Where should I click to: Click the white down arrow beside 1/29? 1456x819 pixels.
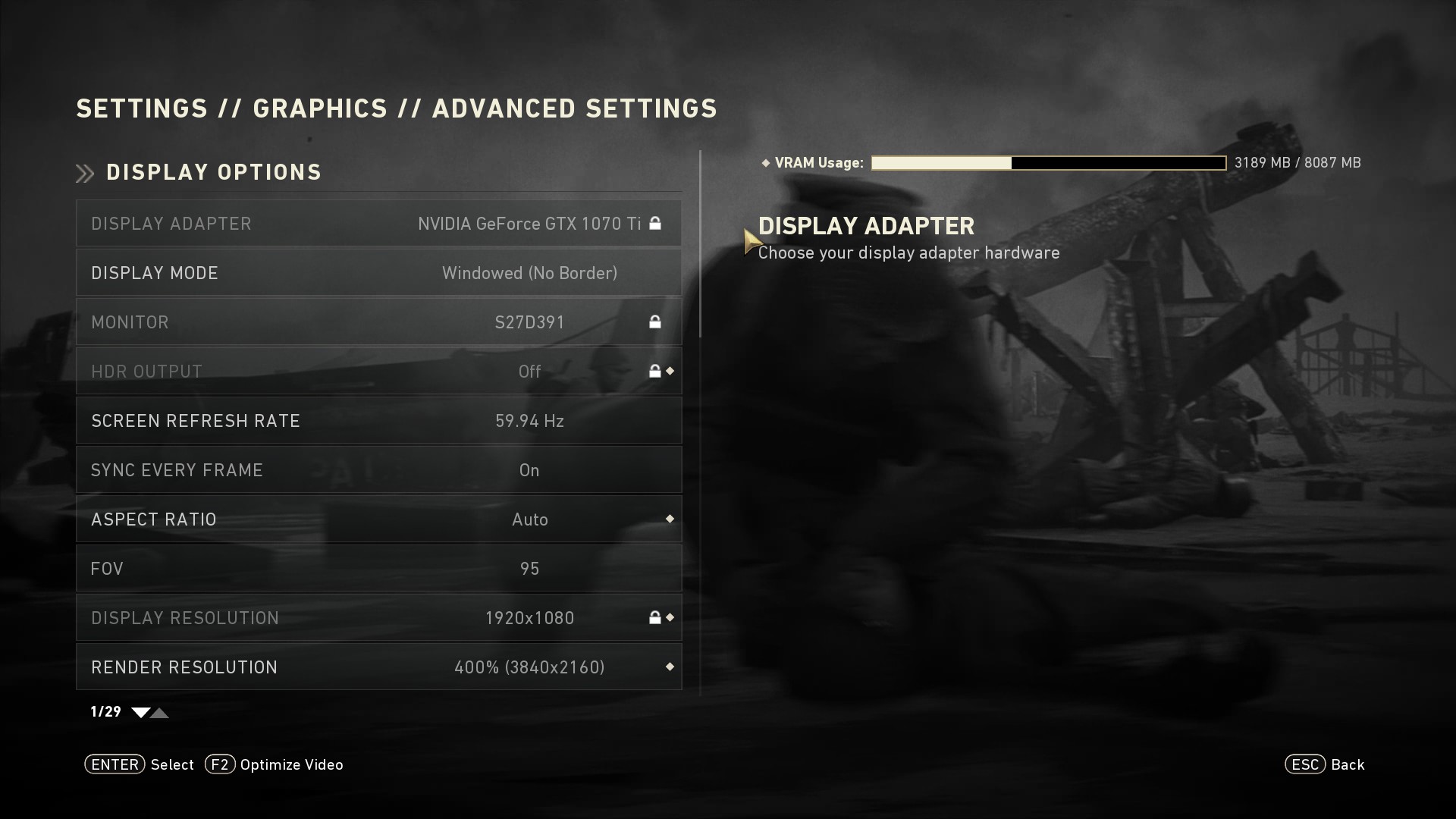pos(140,712)
